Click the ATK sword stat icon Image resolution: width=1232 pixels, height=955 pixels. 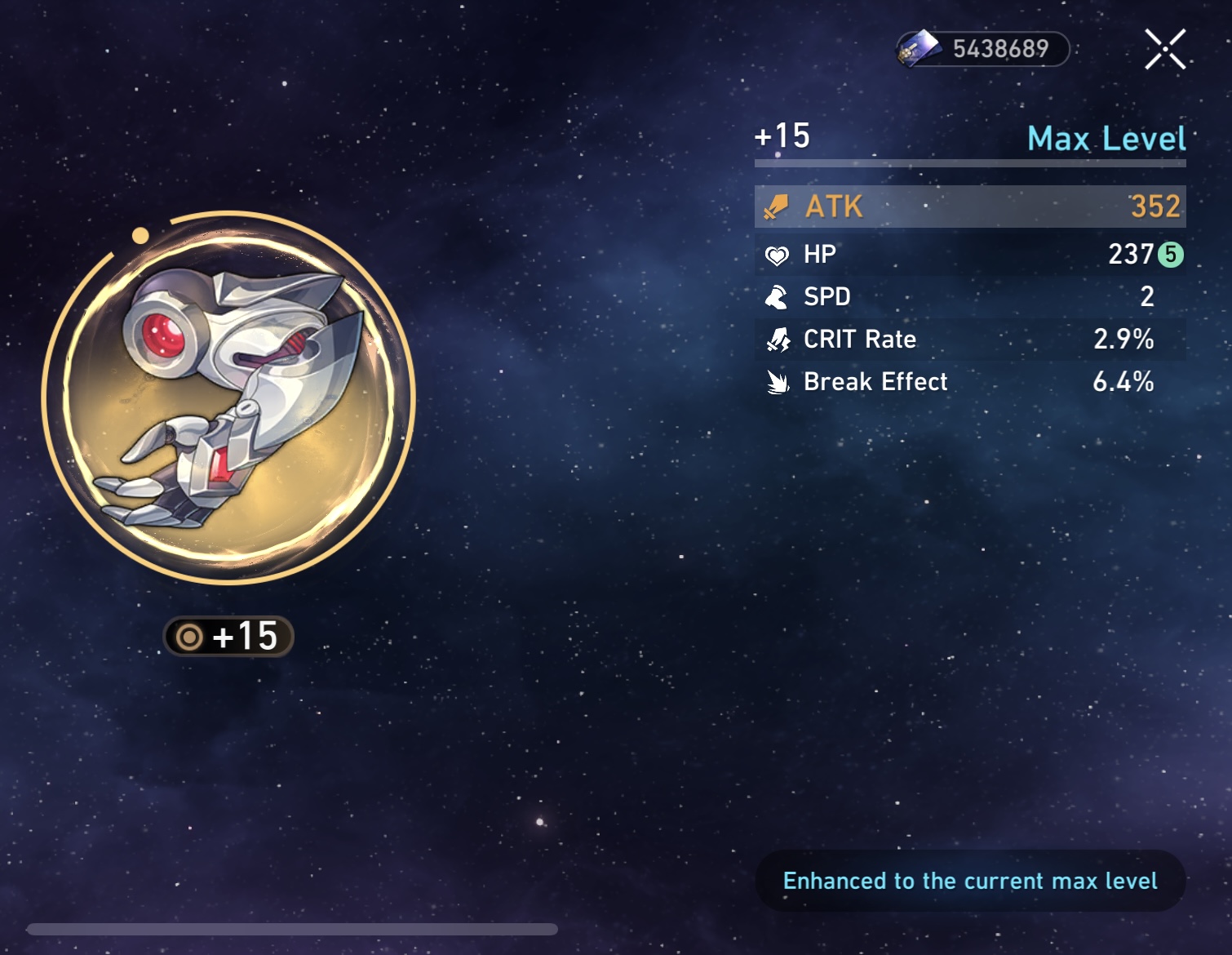pyautogui.click(x=777, y=207)
